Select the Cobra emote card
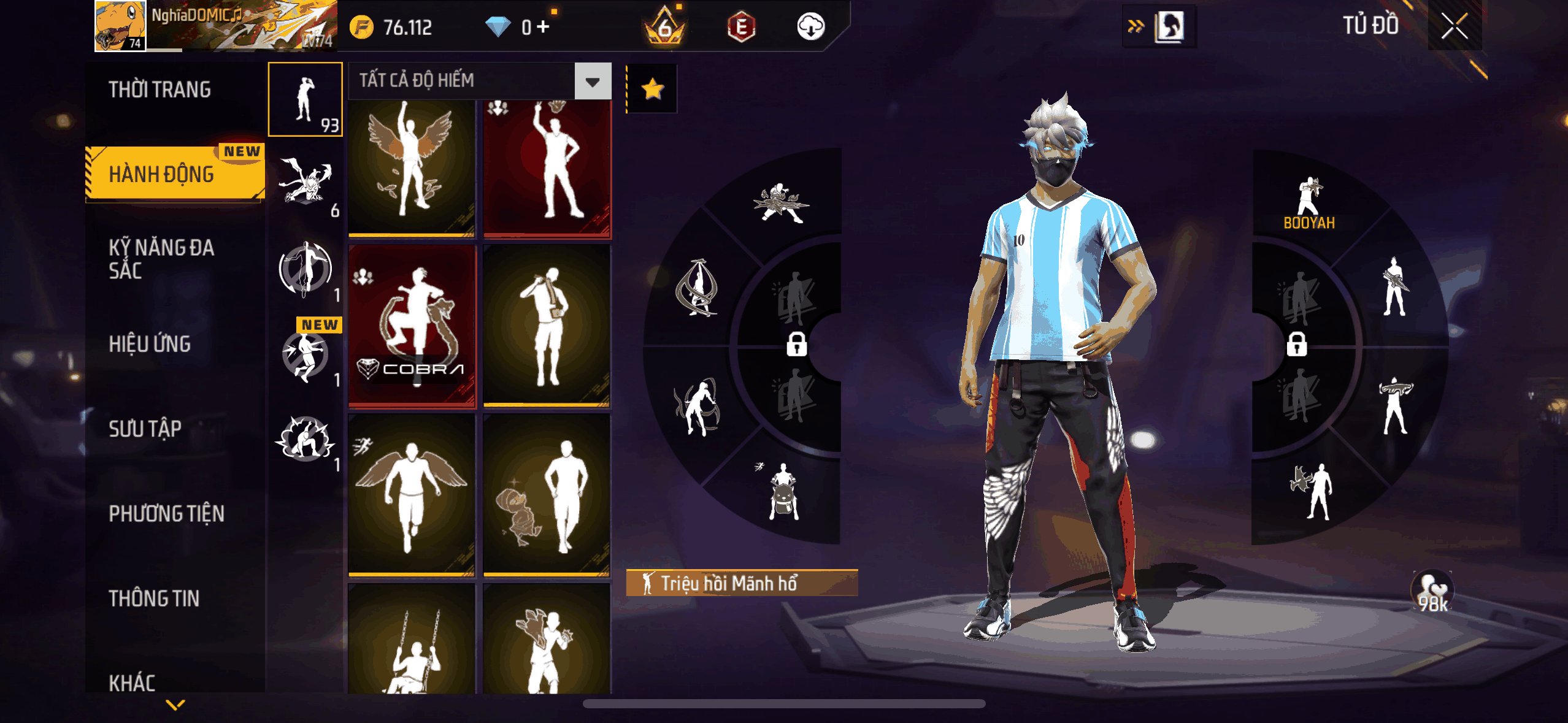 click(412, 326)
